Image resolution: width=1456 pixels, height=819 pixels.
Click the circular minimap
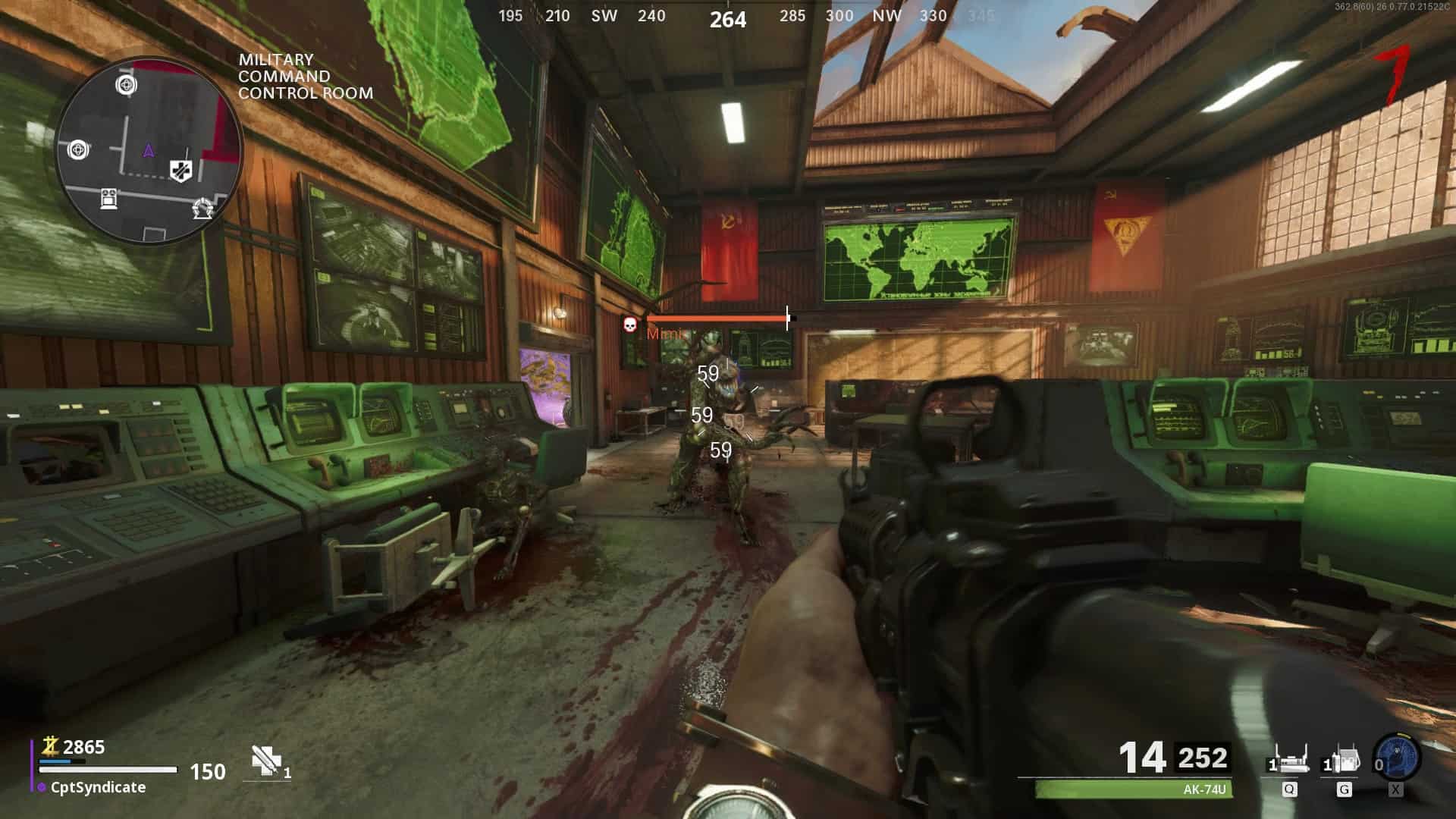(149, 152)
